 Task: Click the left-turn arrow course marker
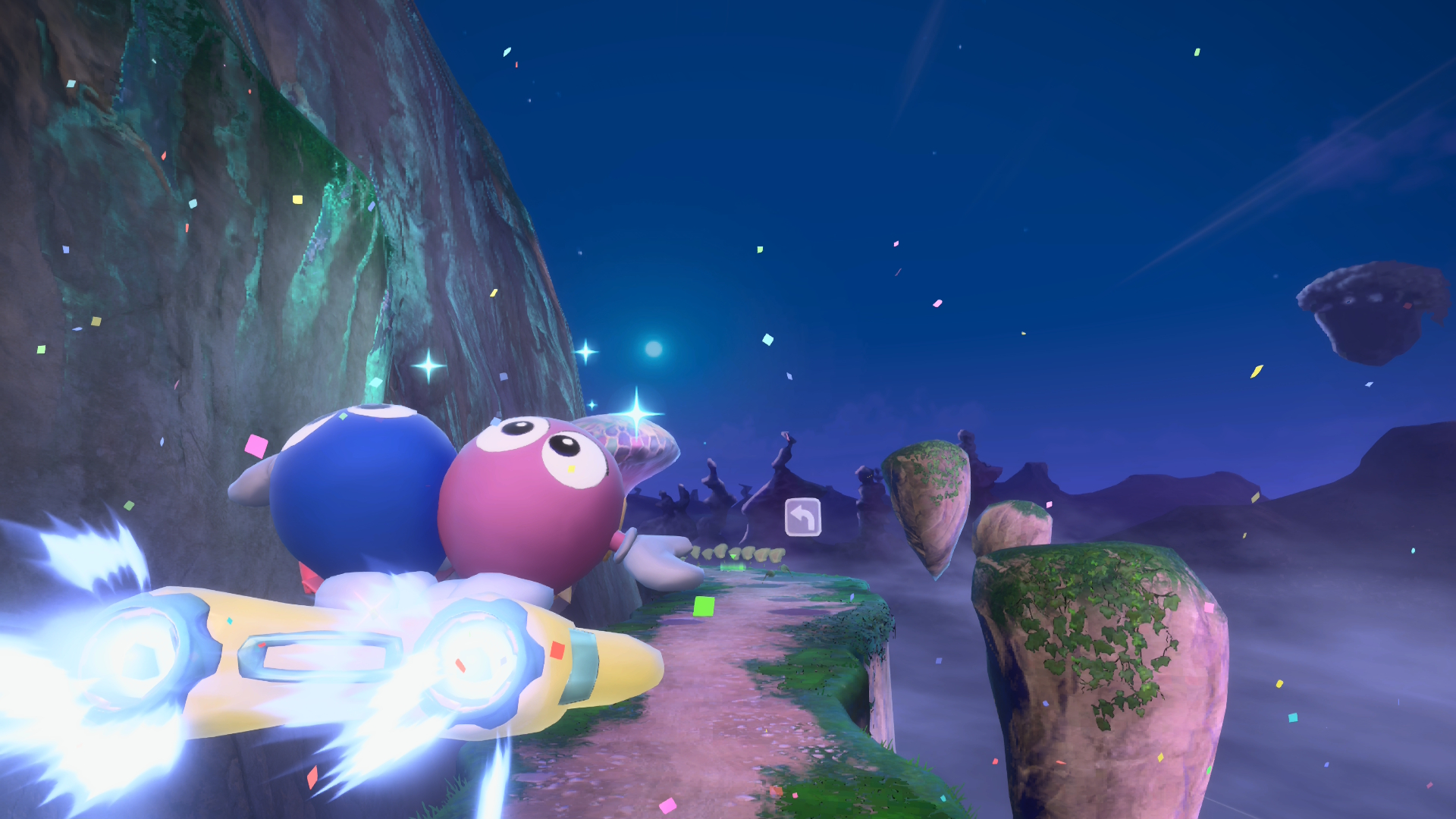802,517
